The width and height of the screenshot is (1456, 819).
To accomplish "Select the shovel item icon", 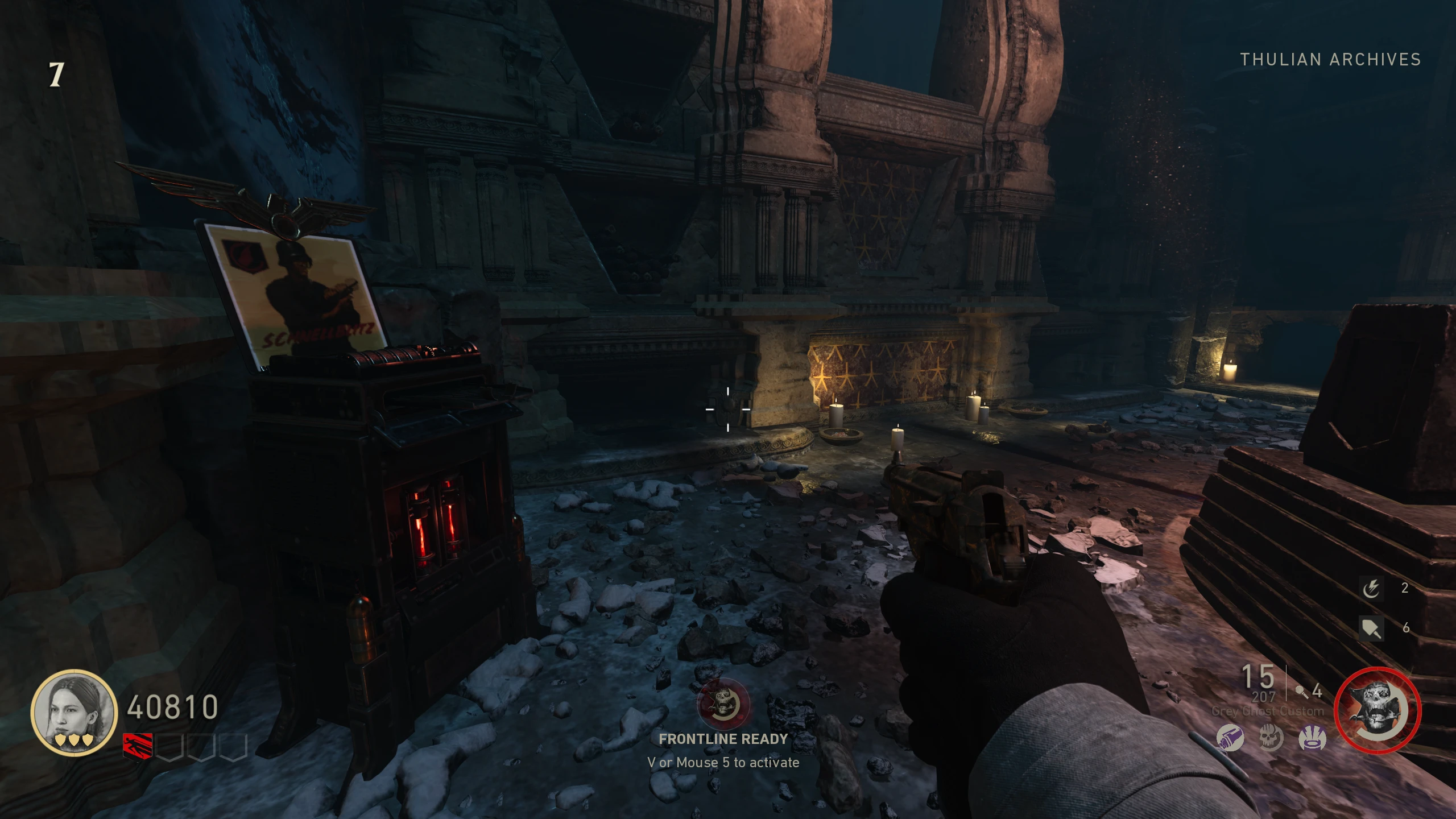I will pos(1371,628).
